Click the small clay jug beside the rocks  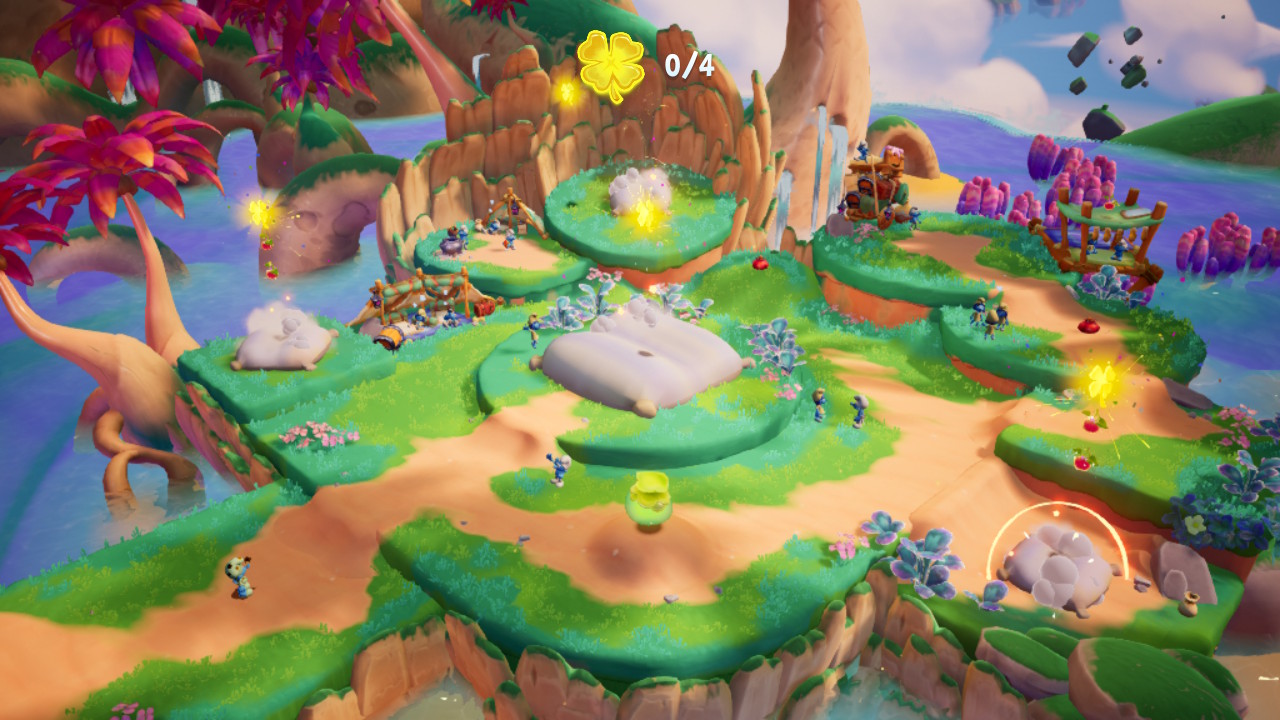pos(1189,605)
